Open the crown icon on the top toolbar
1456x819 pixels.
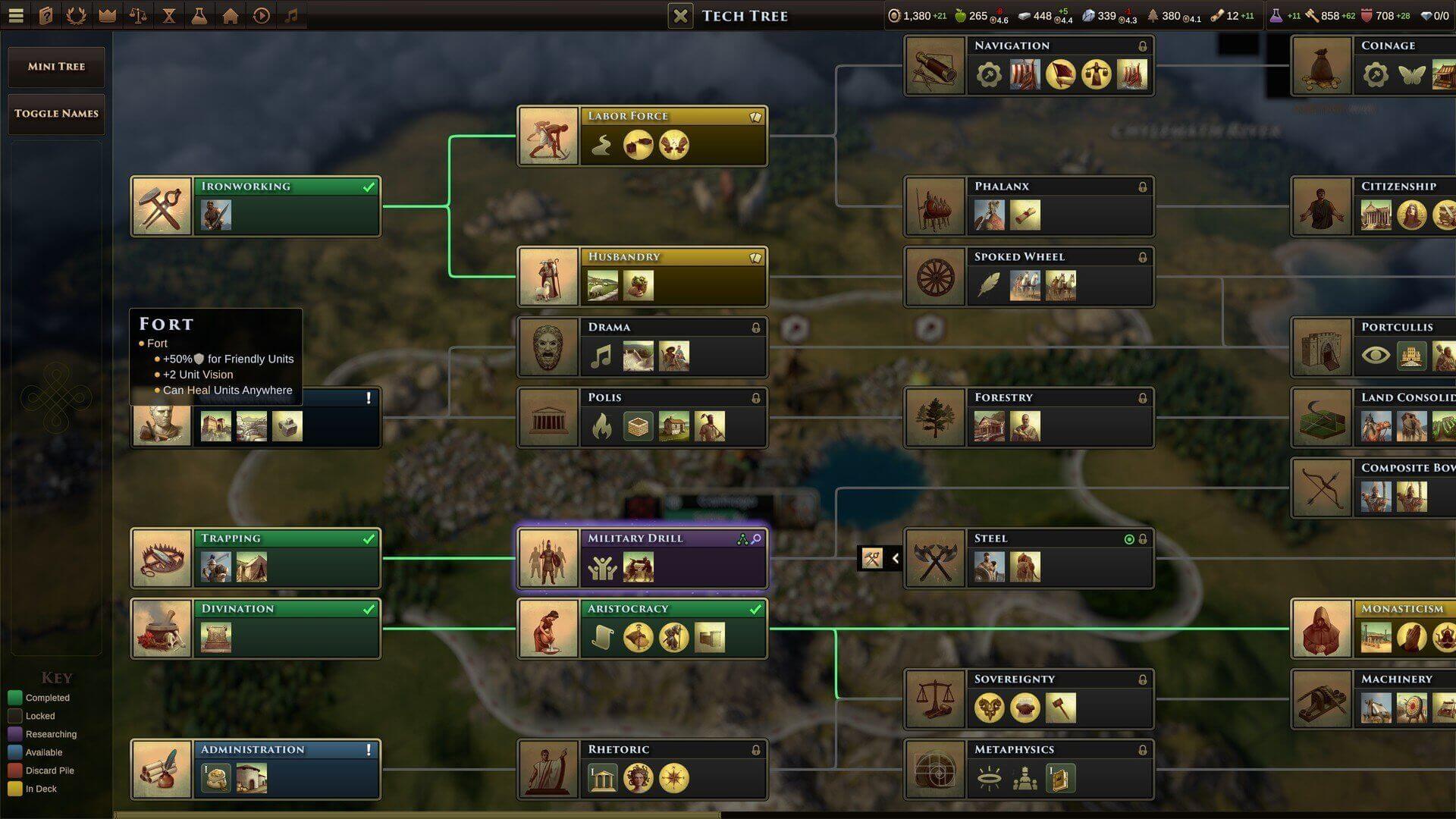pyautogui.click(x=106, y=14)
